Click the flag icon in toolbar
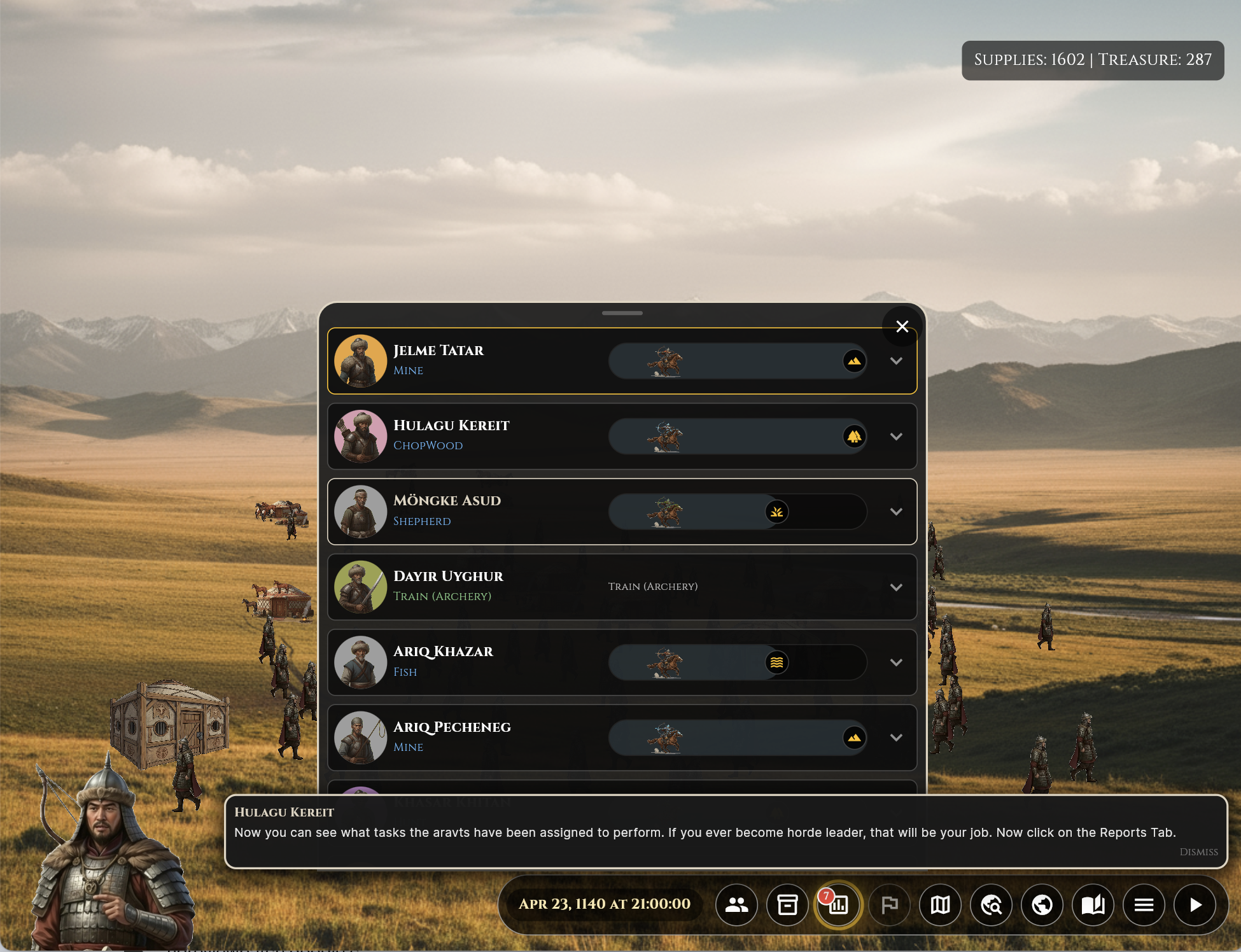 point(889,904)
